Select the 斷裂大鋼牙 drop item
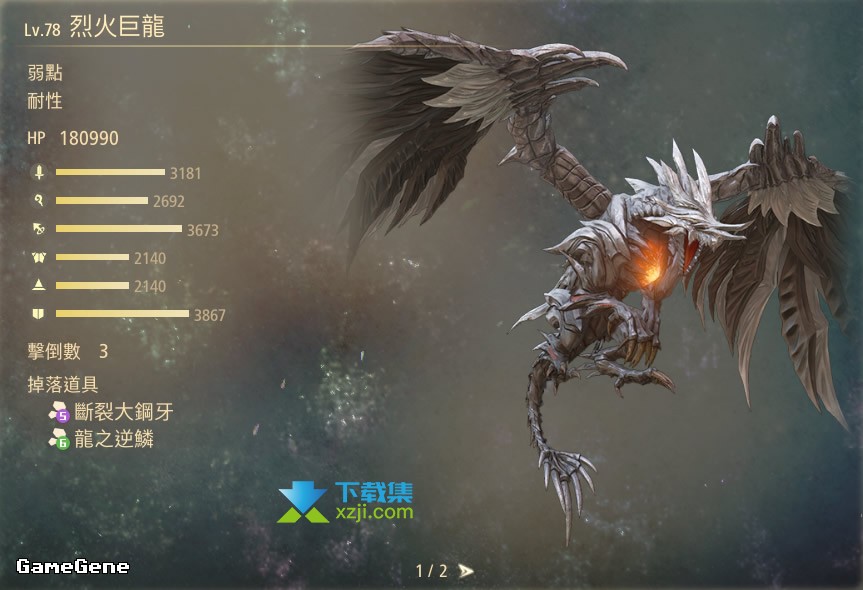The height and width of the screenshot is (590, 863). click(x=117, y=411)
